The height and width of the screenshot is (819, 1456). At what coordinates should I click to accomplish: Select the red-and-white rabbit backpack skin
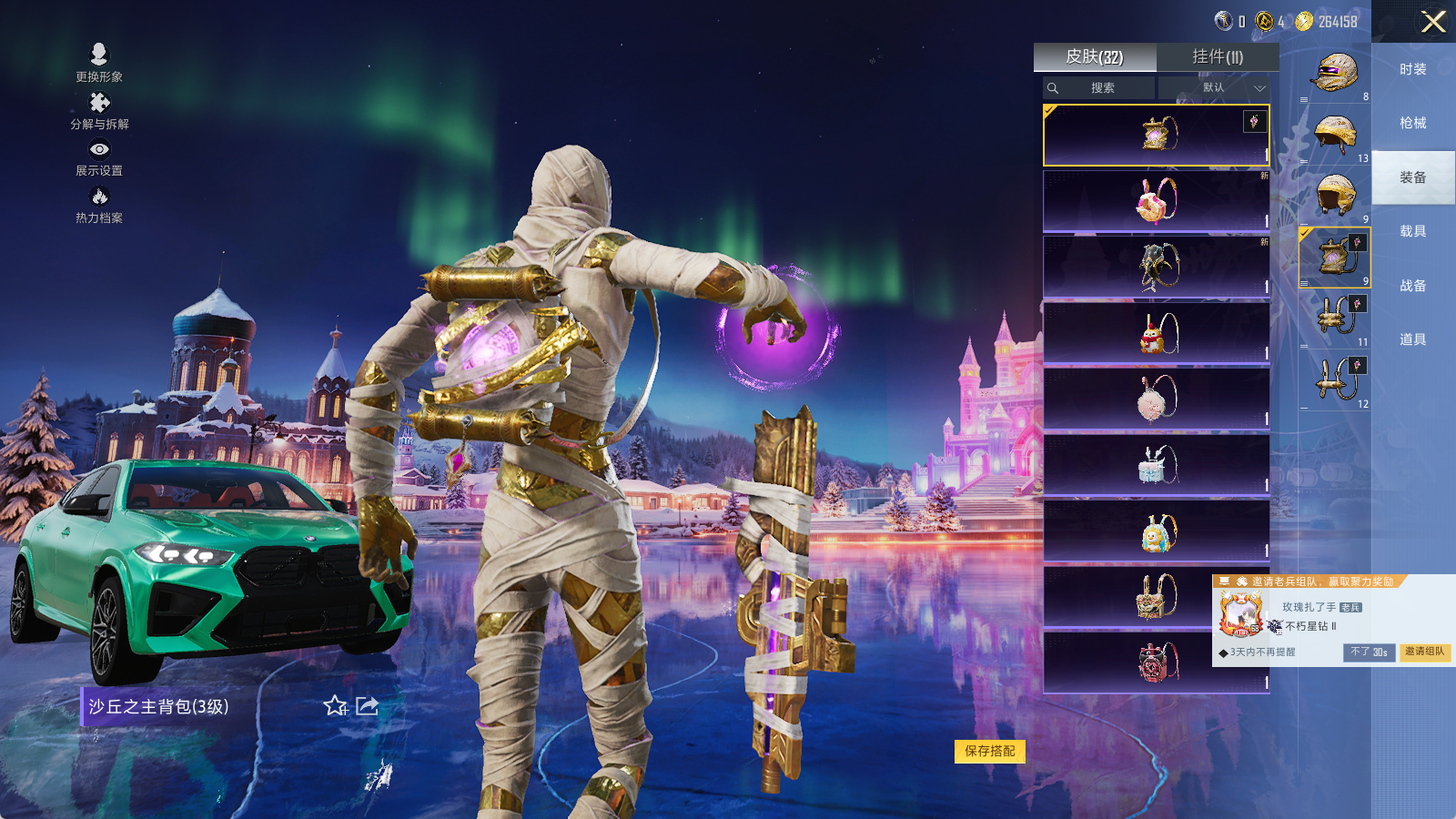[1156, 201]
